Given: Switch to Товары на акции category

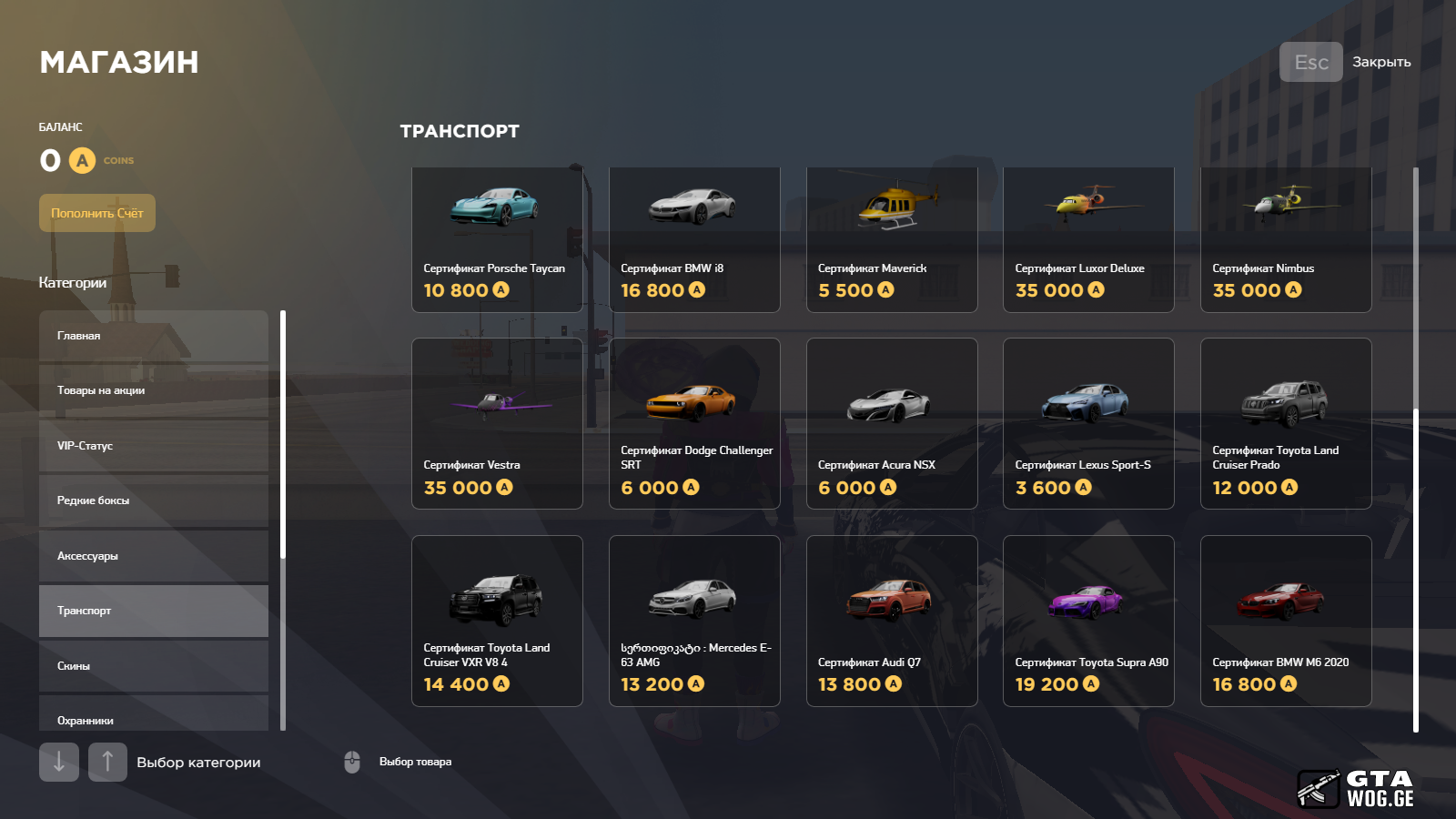Looking at the screenshot, I should click(x=153, y=390).
